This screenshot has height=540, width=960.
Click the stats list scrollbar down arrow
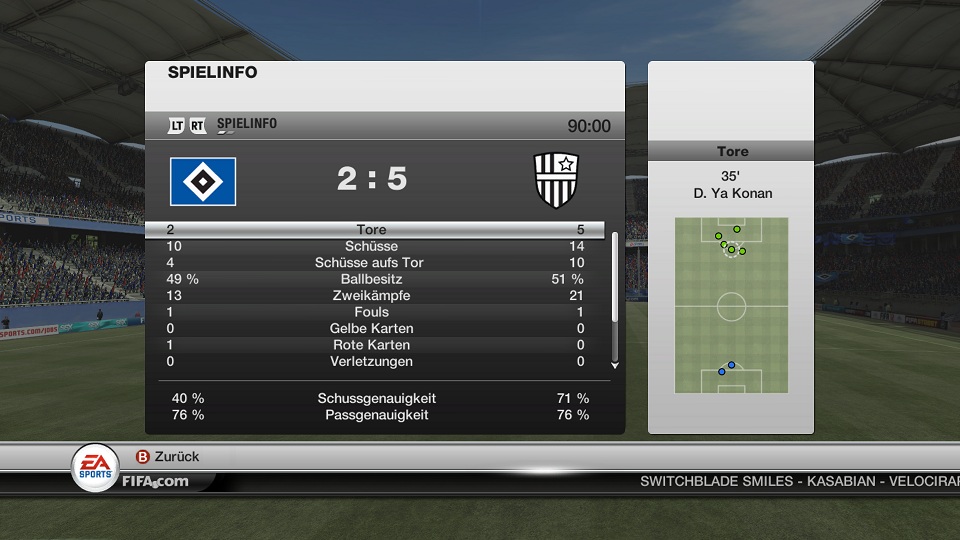click(x=614, y=364)
